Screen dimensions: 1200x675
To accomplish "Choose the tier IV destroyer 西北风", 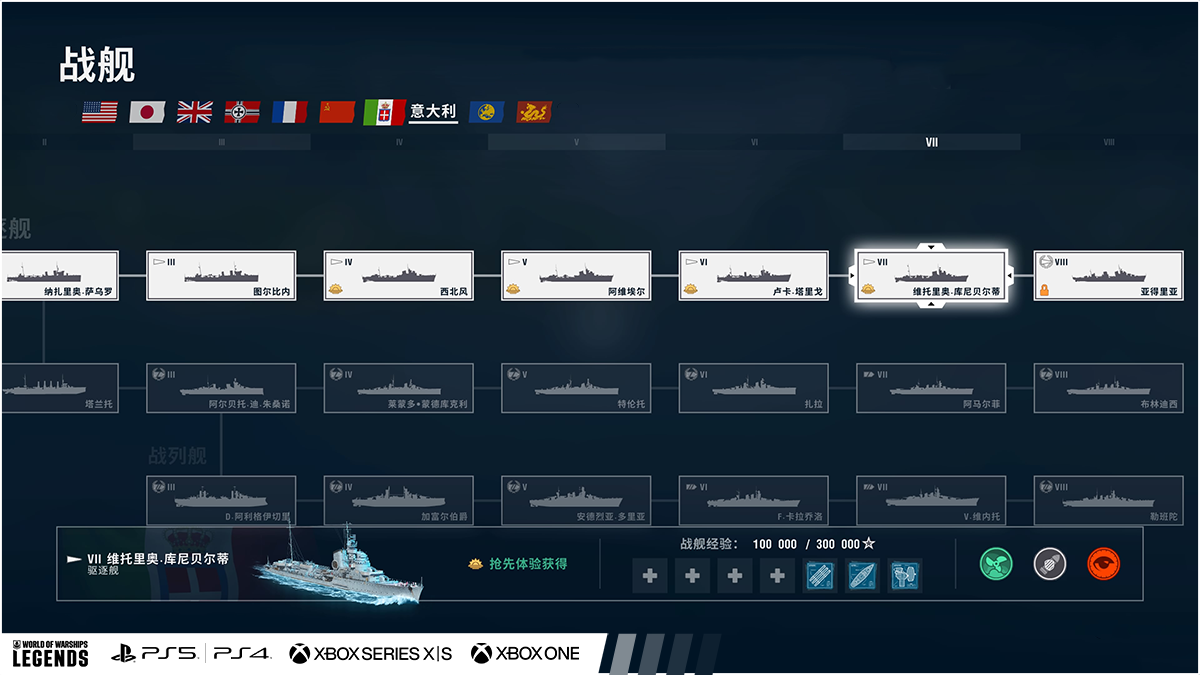I will pyautogui.click(x=398, y=276).
